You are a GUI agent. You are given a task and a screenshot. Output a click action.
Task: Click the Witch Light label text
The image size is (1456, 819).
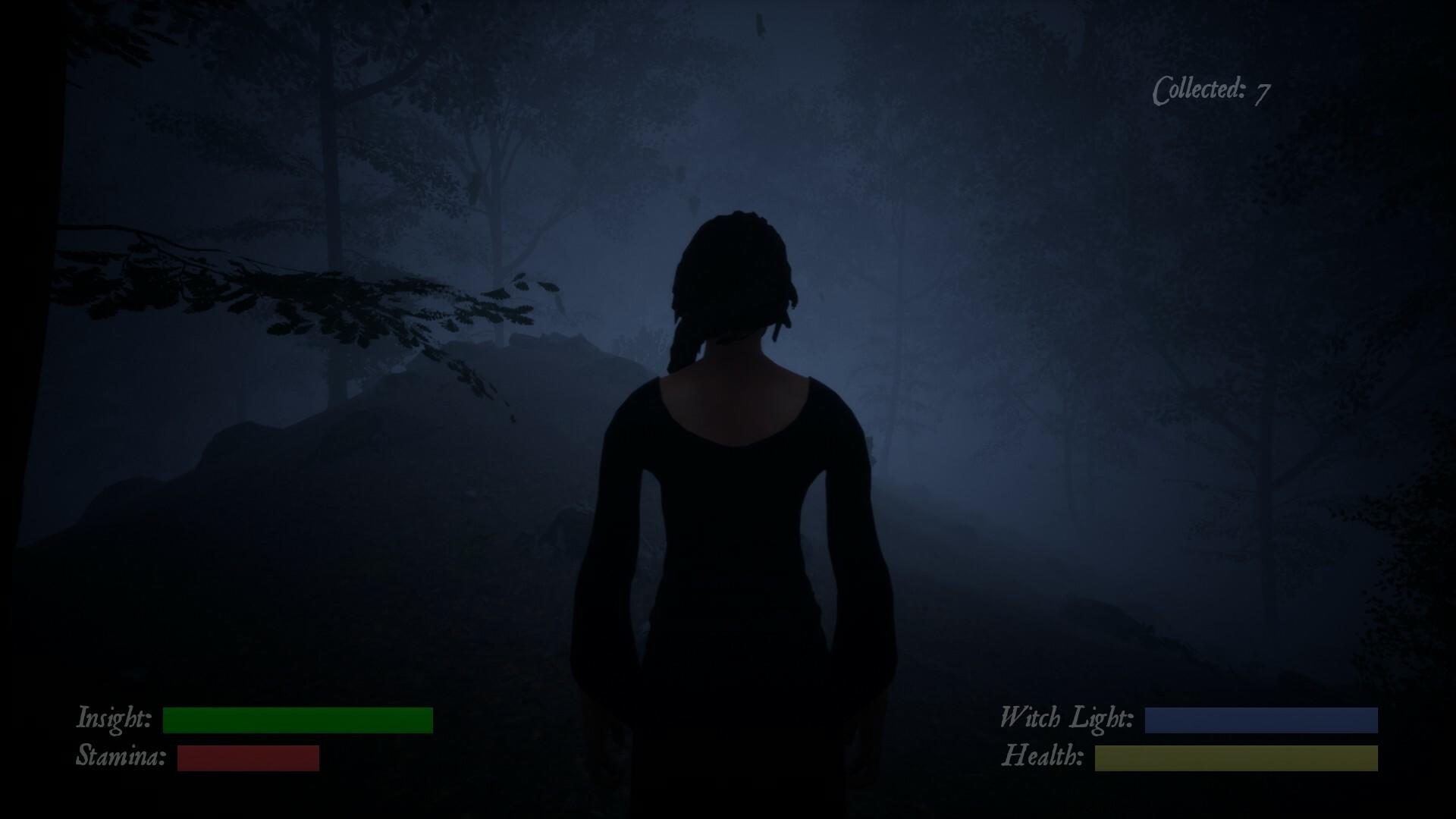point(1067,717)
